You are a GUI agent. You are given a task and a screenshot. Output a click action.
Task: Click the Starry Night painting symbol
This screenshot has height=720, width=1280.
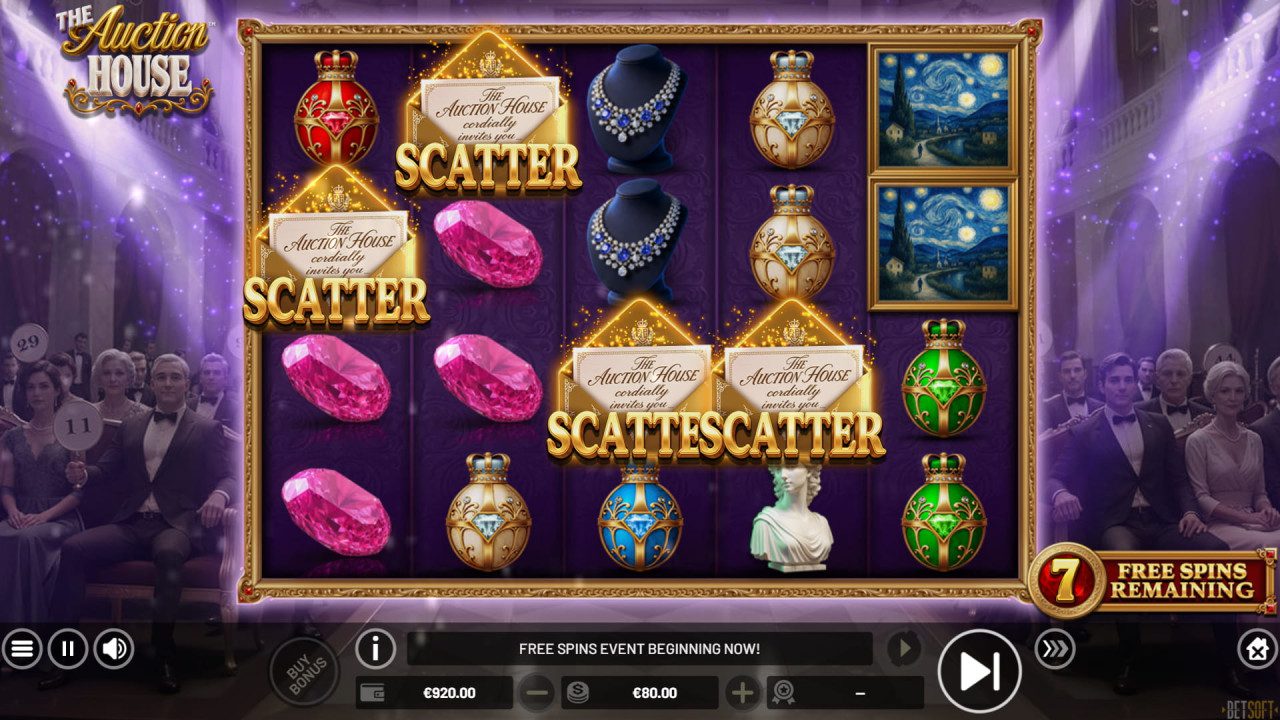coord(933,110)
